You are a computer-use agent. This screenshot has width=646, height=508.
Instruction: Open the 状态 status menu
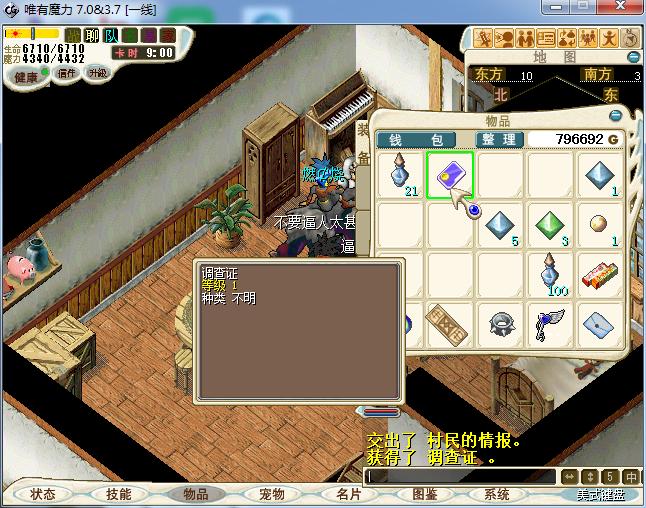click(42, 494)
